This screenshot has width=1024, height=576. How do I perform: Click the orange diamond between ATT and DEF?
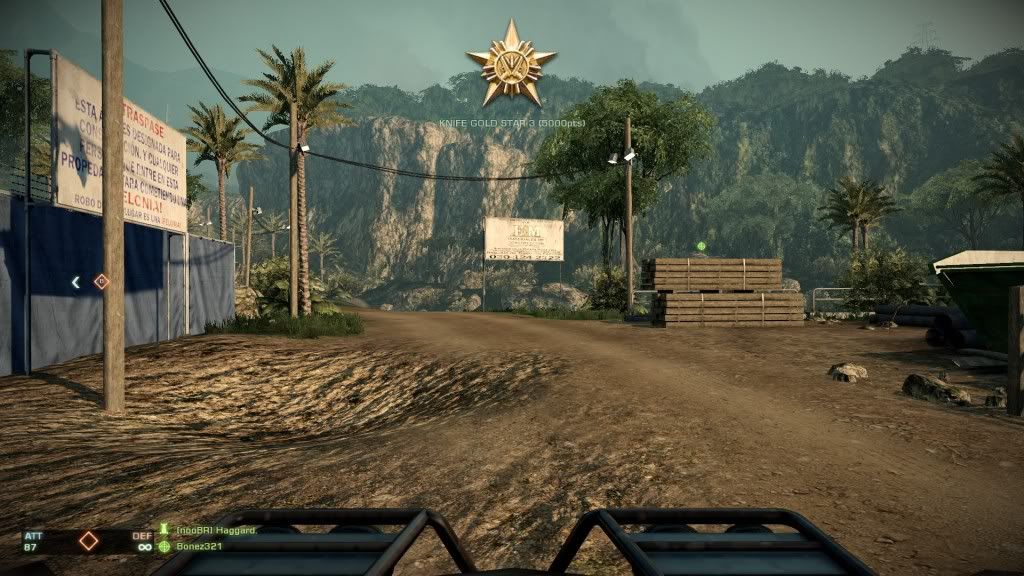click(x=89, y=540)
